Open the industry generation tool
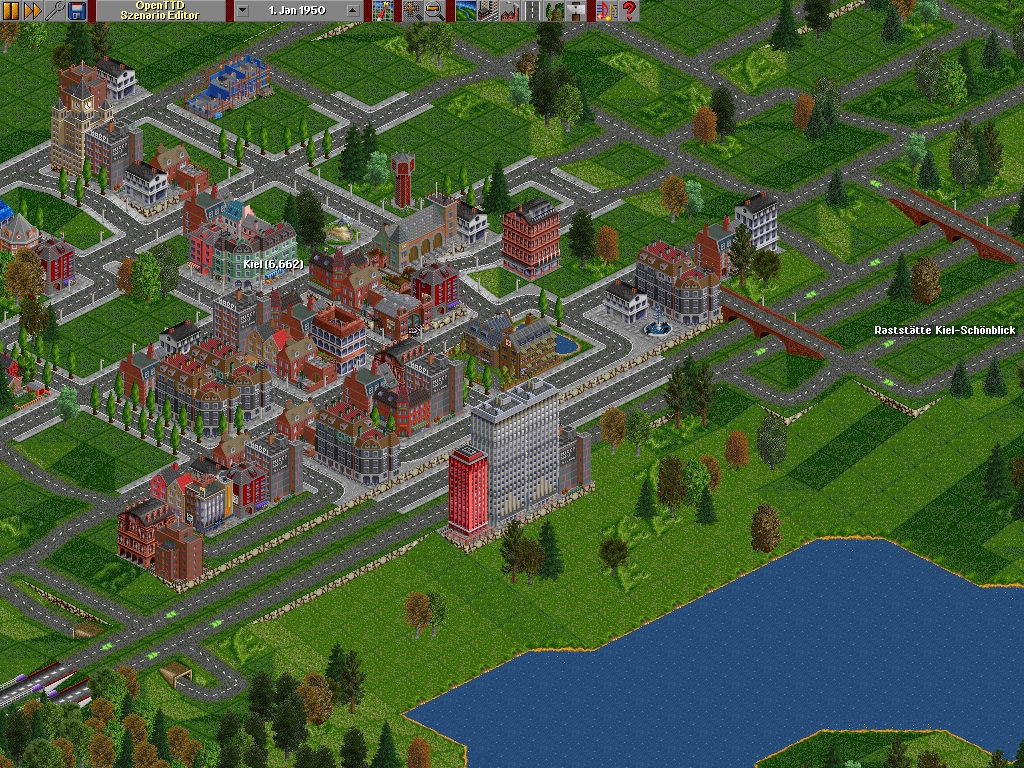 510,11
